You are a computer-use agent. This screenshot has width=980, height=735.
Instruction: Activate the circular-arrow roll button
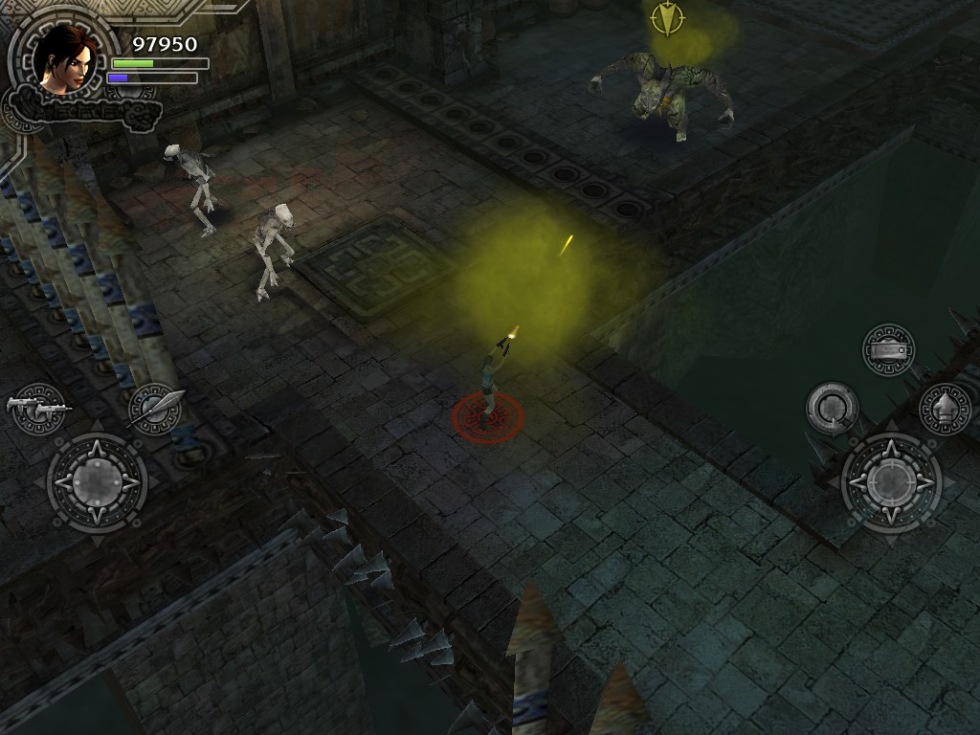point(832,408)
